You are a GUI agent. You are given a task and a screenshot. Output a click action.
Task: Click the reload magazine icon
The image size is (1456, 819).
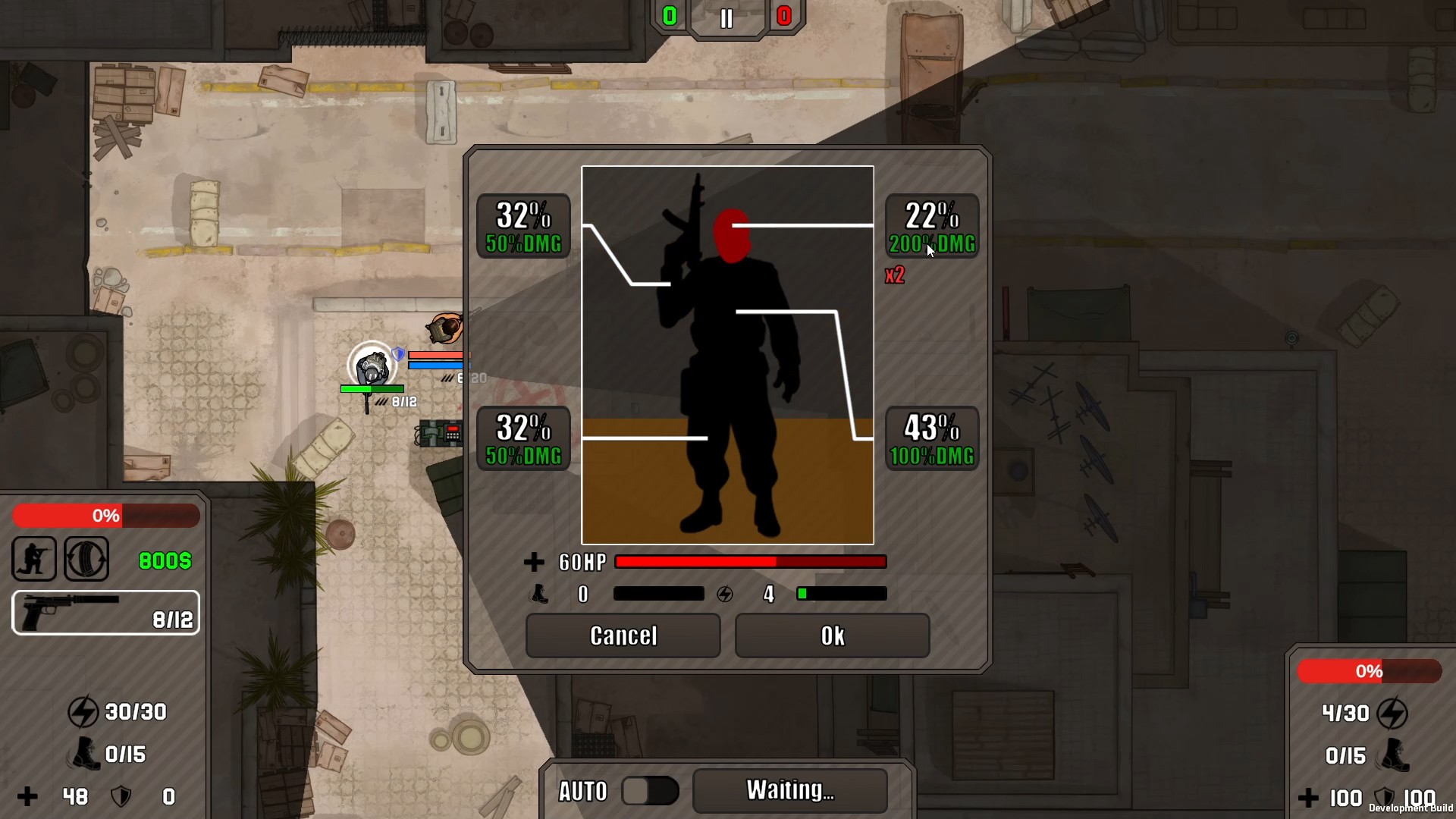(86, 560)
